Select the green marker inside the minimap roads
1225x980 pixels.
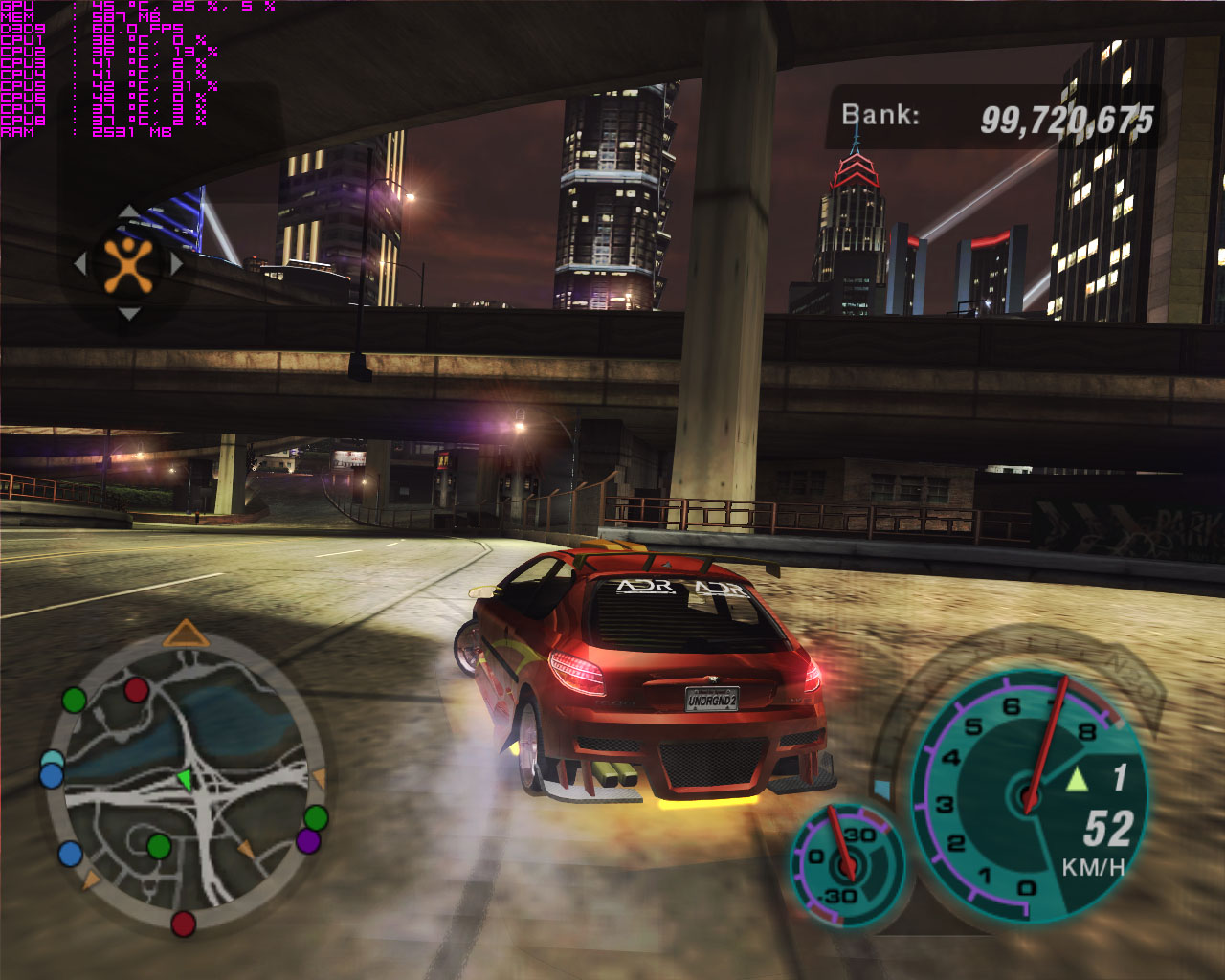pos(159,846)
